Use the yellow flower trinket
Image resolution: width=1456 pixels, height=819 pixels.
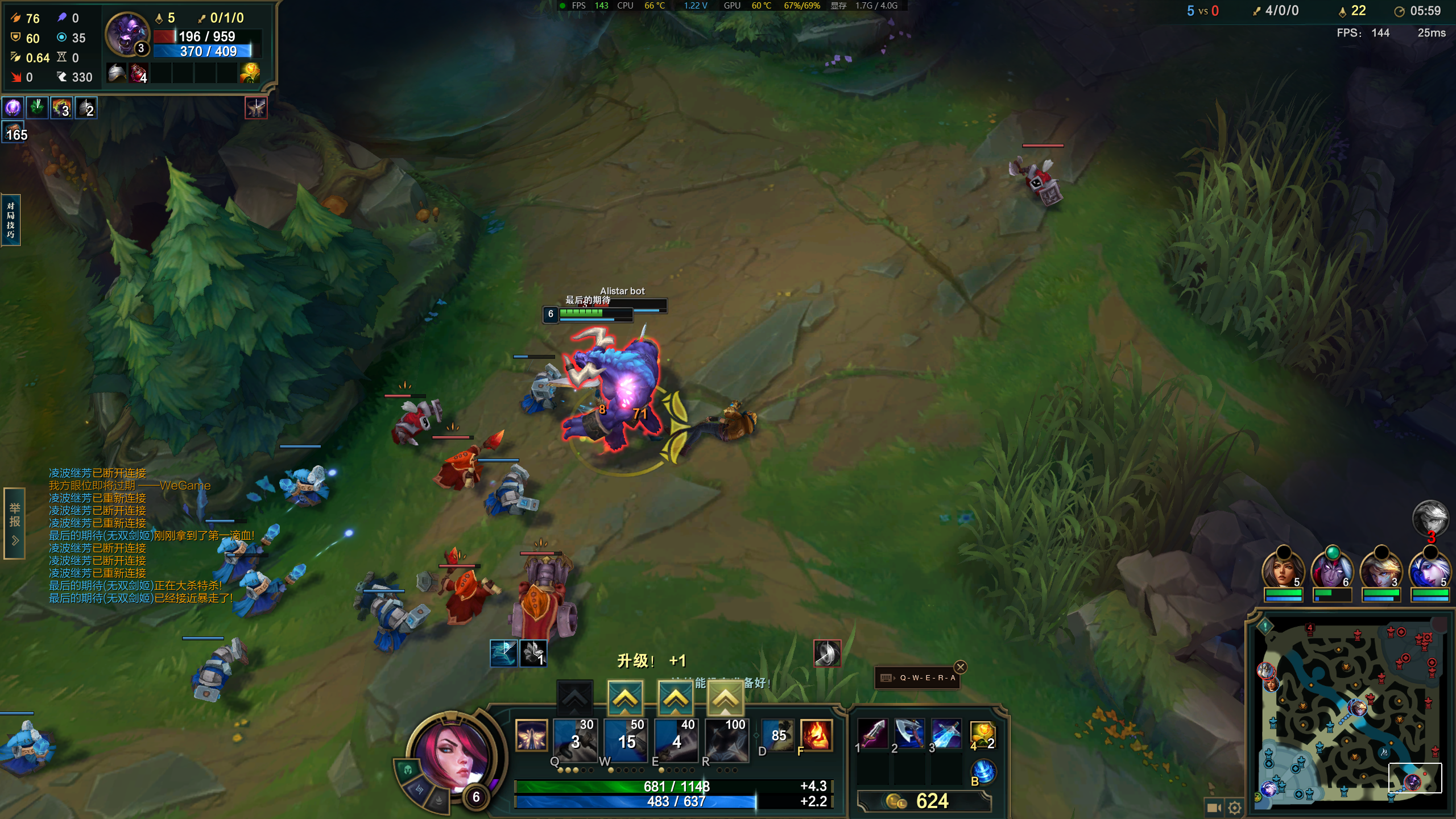click(x=982, y=735)
